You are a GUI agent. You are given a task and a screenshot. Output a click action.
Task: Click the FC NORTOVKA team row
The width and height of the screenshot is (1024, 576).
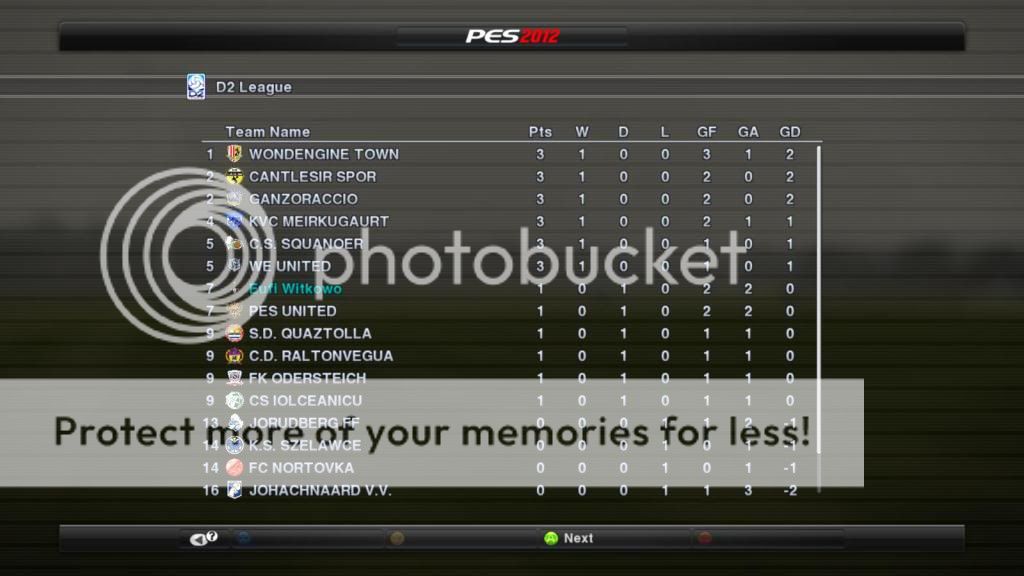tap(301, 468)
